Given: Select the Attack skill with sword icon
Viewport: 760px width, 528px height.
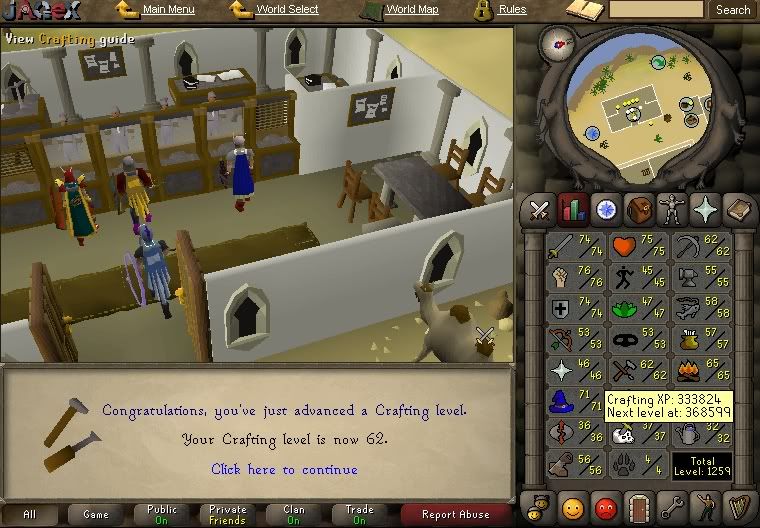Looking at the screenshot, I should click(574, 246).
